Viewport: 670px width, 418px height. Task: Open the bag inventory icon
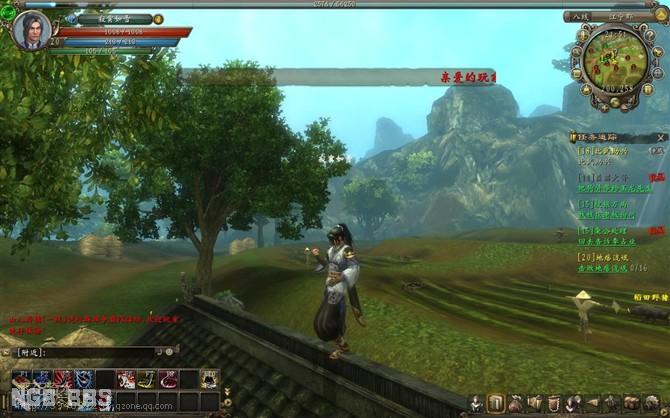(x=515, y=403)
